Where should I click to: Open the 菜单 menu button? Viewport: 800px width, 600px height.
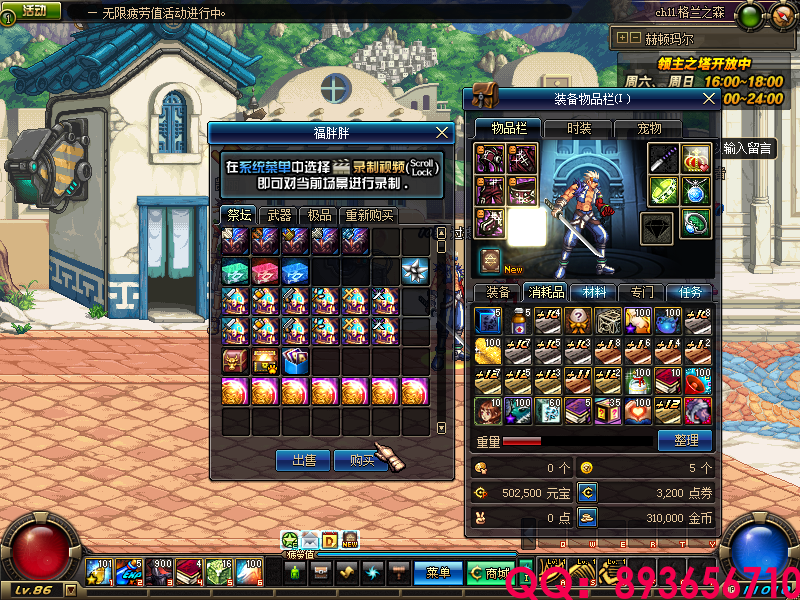(x=438, y=573)
